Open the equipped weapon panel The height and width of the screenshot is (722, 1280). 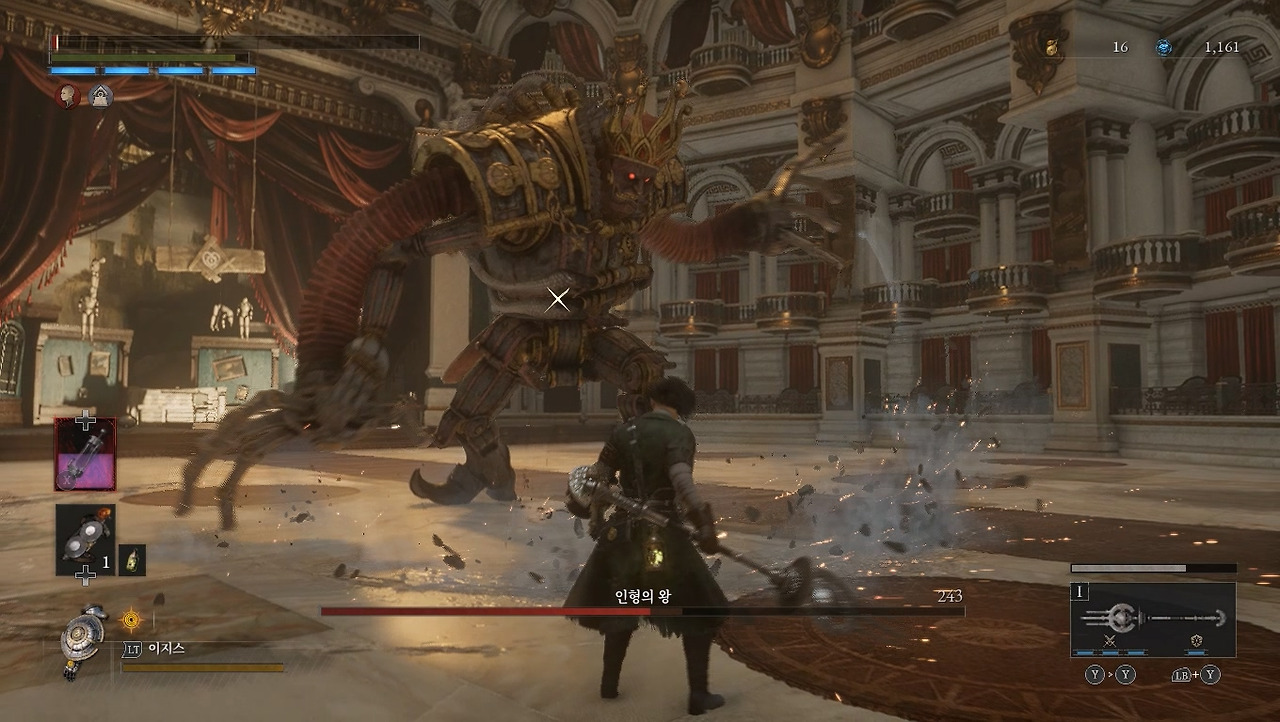click(1153, 619)
